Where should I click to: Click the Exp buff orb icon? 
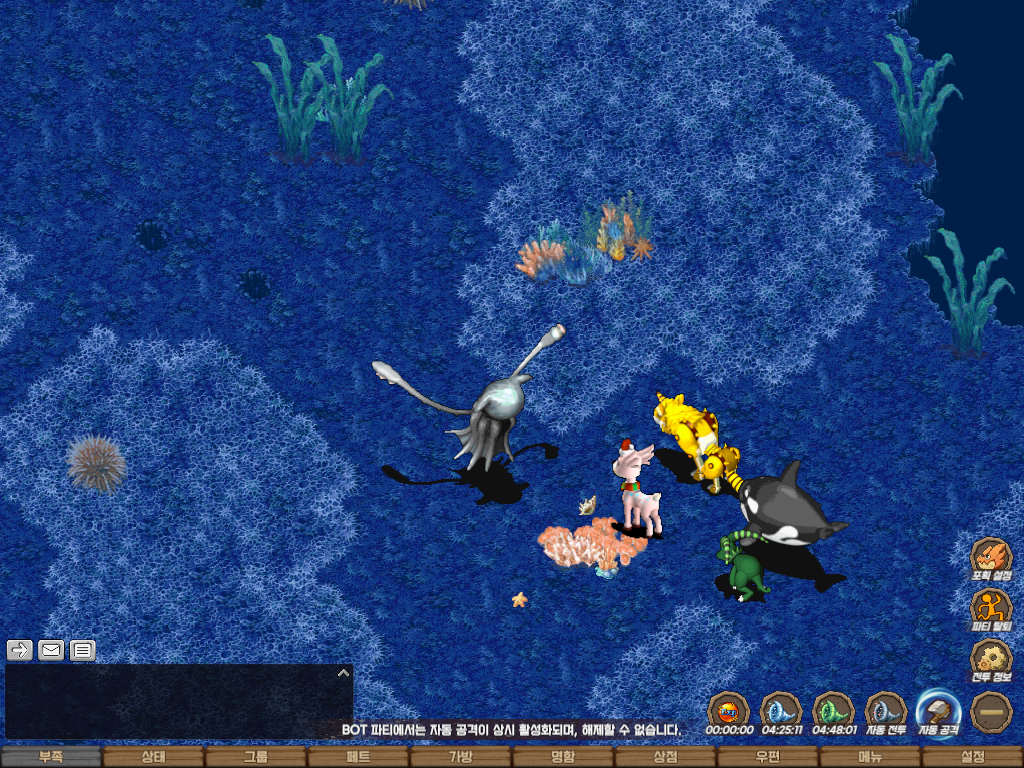pyautogui.click(x=728, y=712)
